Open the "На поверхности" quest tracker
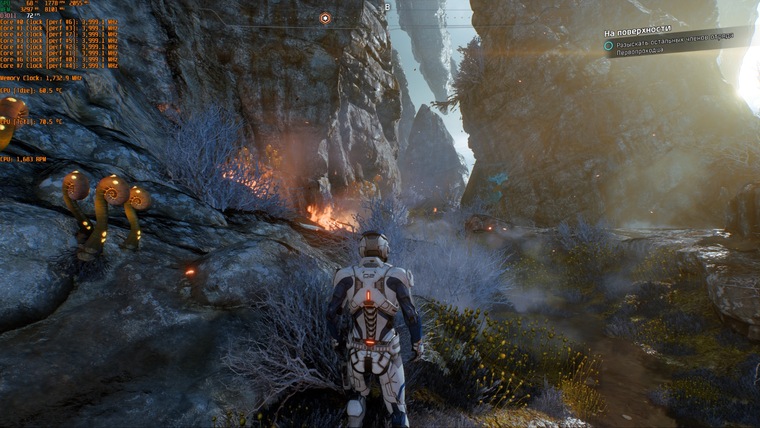The image size is (760, 428). point(638,30)
